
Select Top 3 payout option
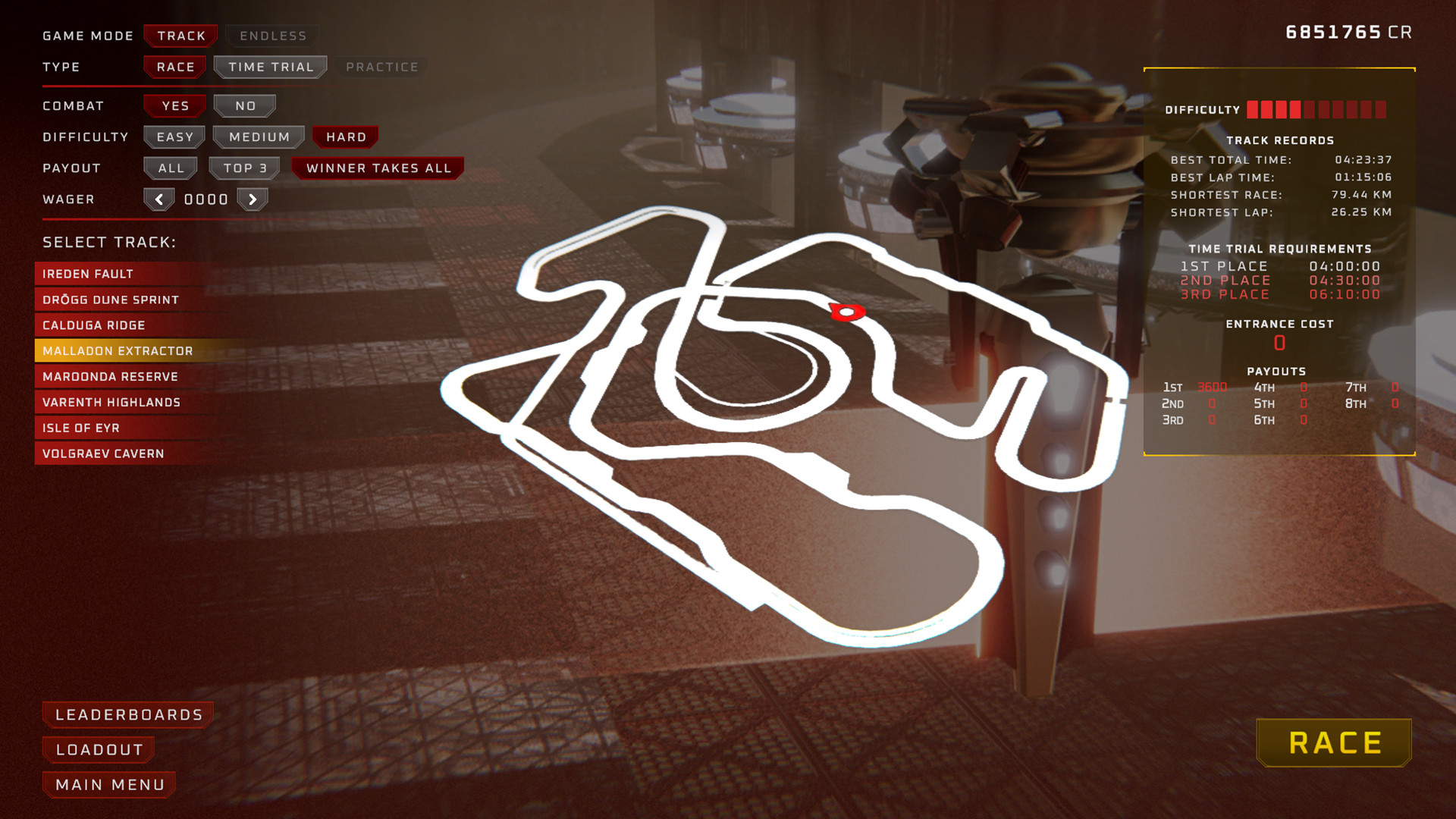coord(244,168)
